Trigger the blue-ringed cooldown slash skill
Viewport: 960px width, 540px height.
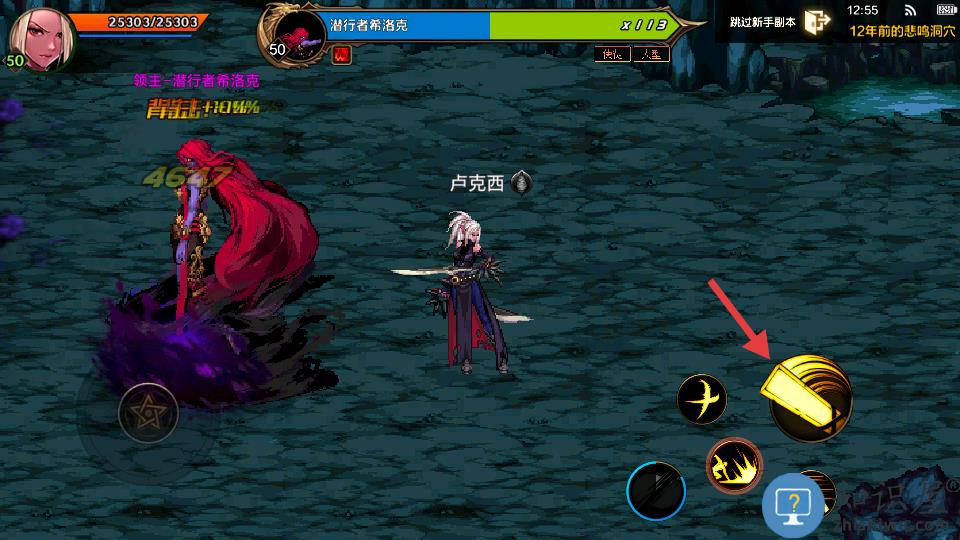656,492
